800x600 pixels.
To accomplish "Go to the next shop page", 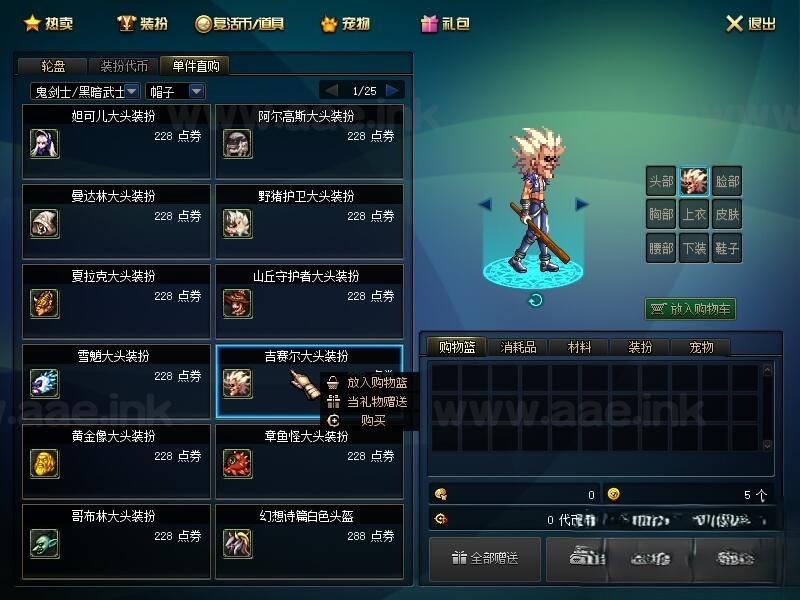I will tap(395, 90).
